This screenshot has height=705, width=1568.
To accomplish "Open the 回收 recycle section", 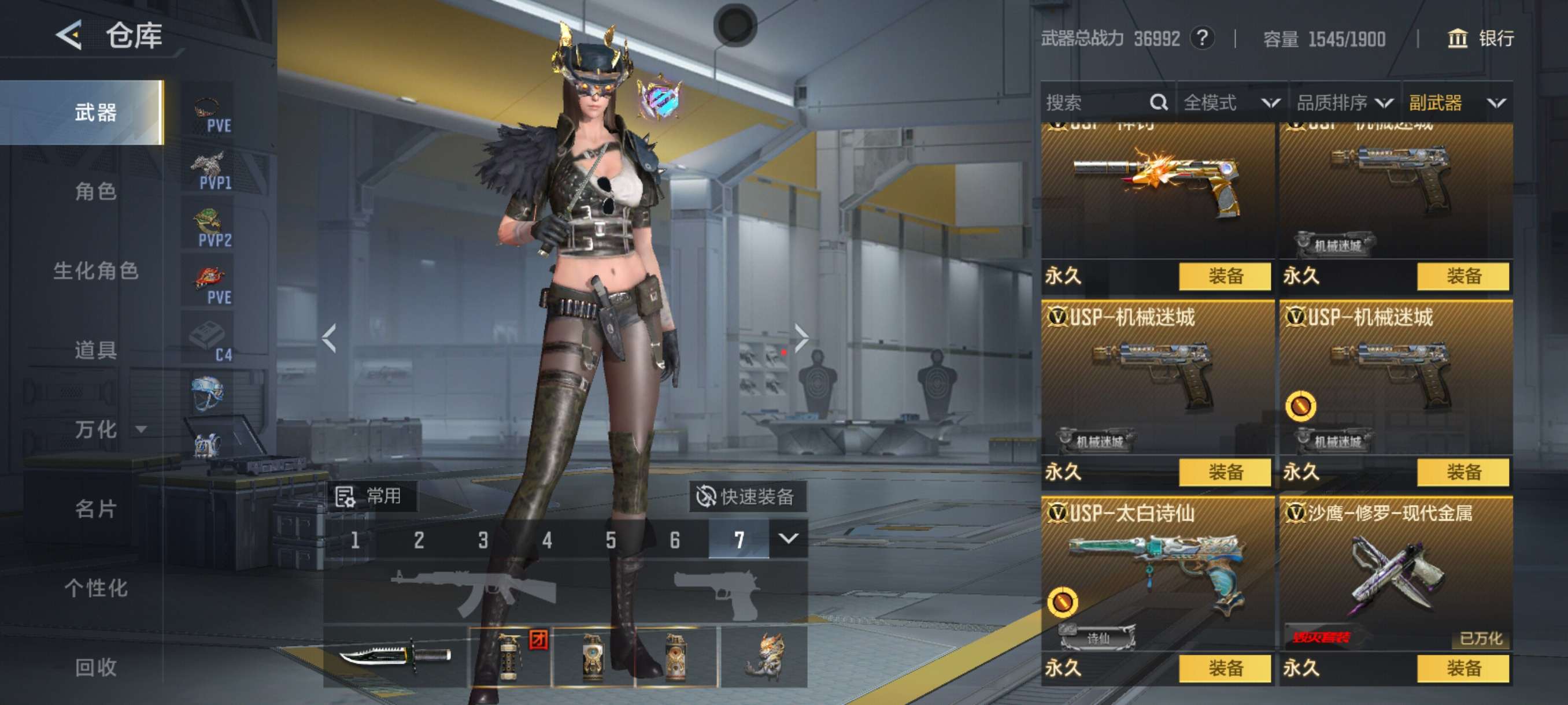I will (x=95, y=667).
